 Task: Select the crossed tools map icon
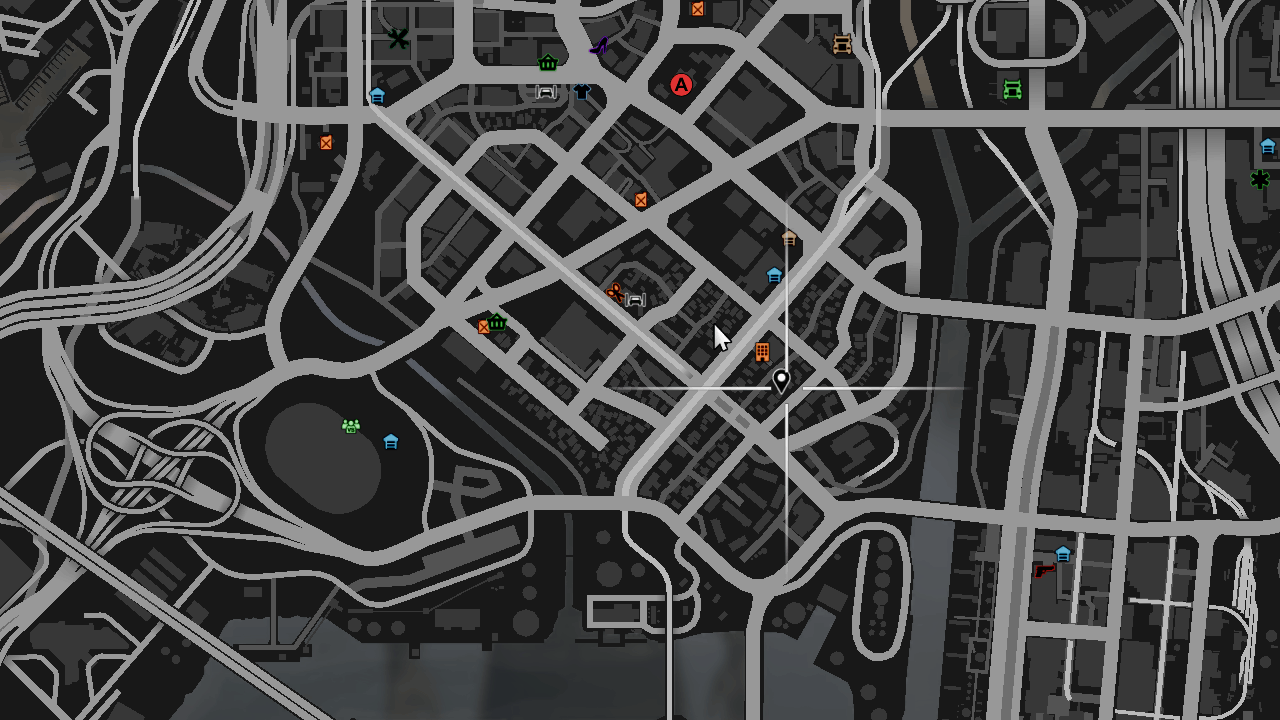[399, 39]
